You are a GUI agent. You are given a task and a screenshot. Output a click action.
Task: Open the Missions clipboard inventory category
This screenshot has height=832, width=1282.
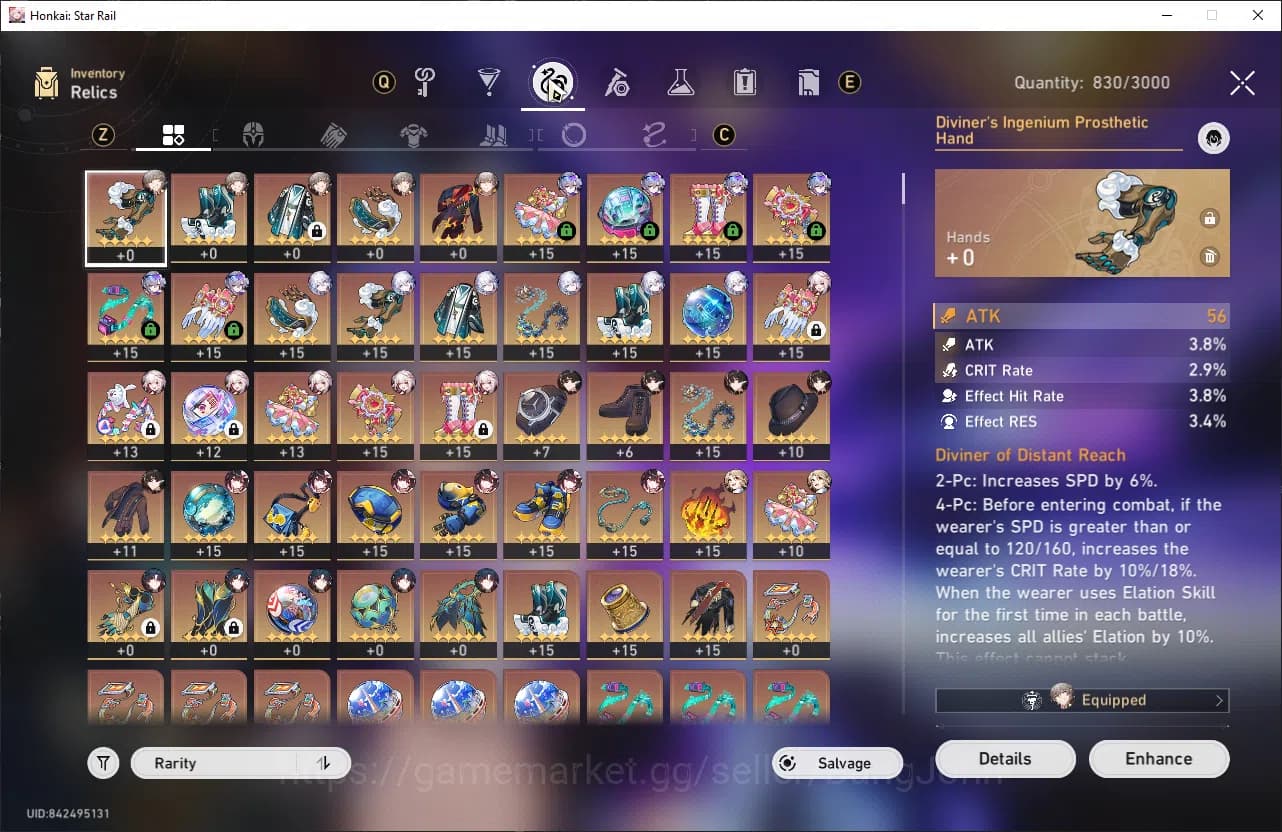(x=743, y=83)
